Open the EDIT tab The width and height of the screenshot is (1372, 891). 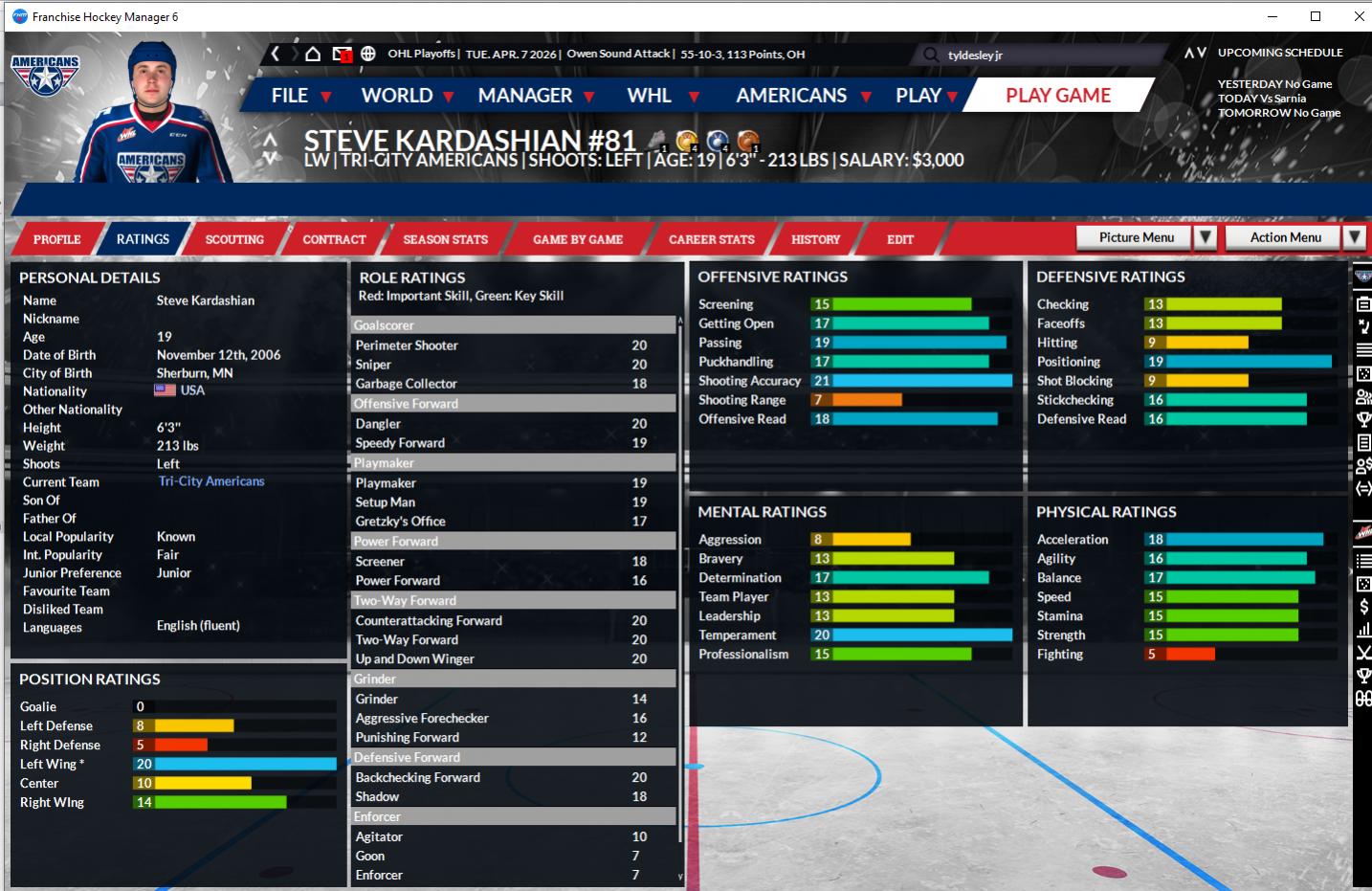coord(899,239)
